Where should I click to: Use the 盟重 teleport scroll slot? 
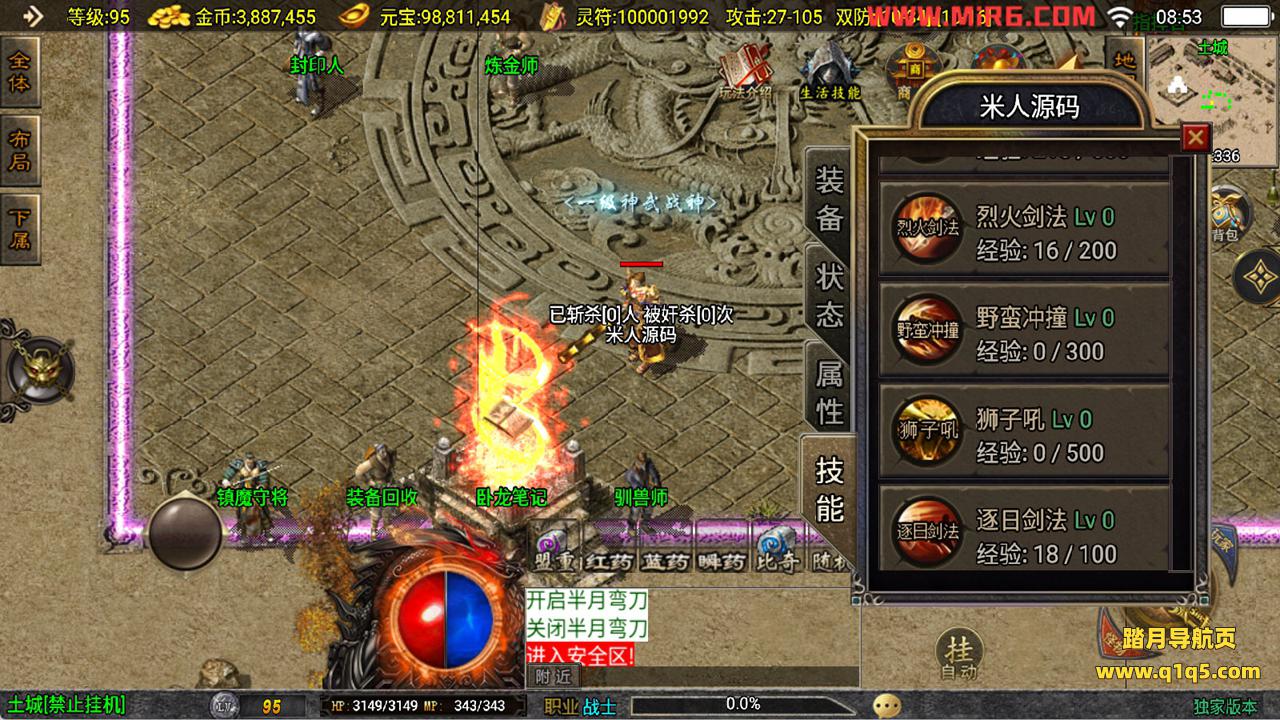(x=553, y=548)
